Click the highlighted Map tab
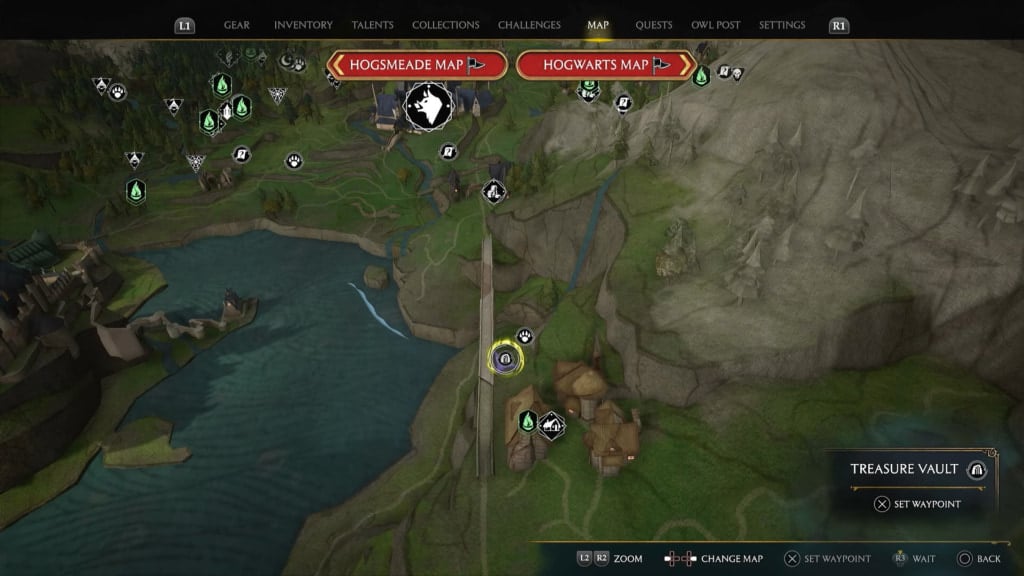This screenshot has height=576, width=1024. point(598,25)
